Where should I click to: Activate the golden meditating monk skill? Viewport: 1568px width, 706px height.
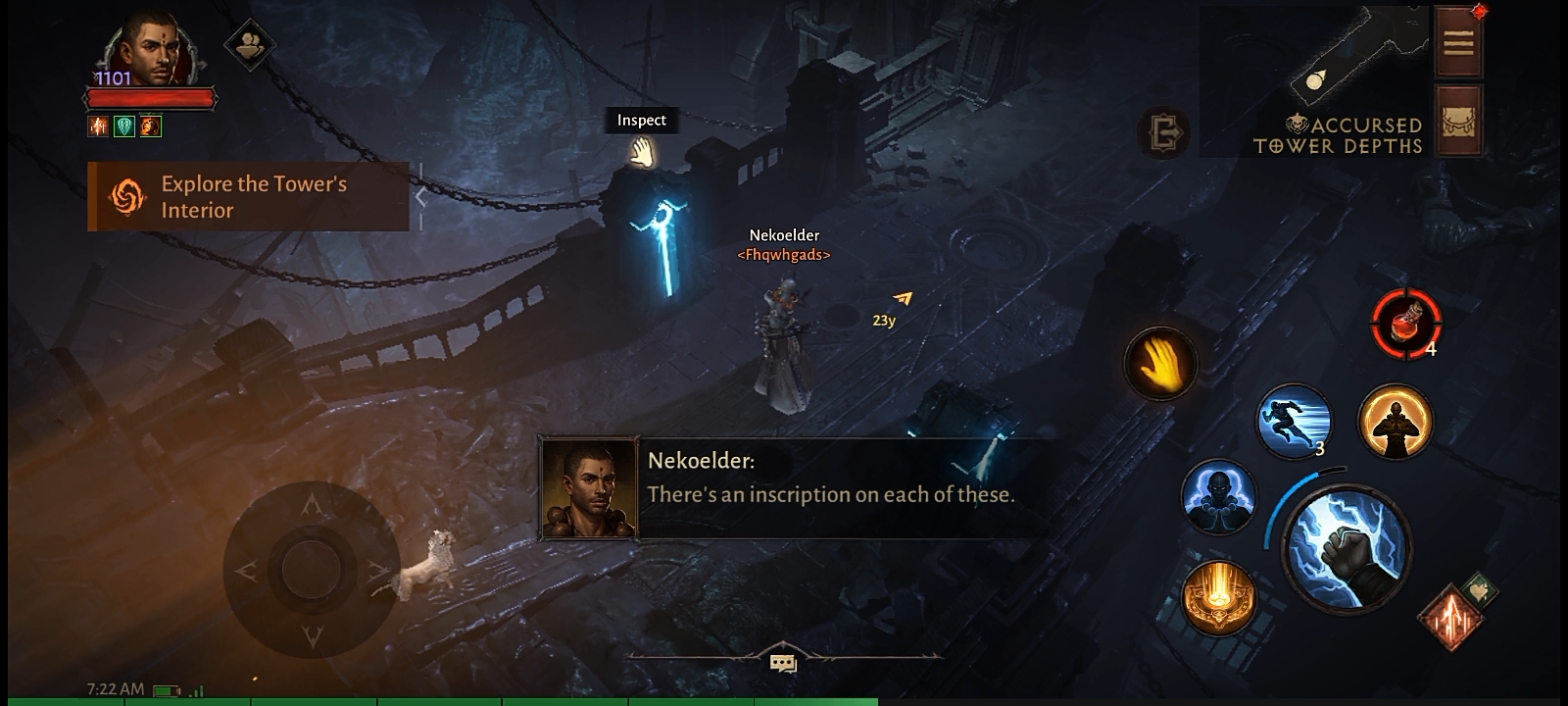tap(1395, 422)
